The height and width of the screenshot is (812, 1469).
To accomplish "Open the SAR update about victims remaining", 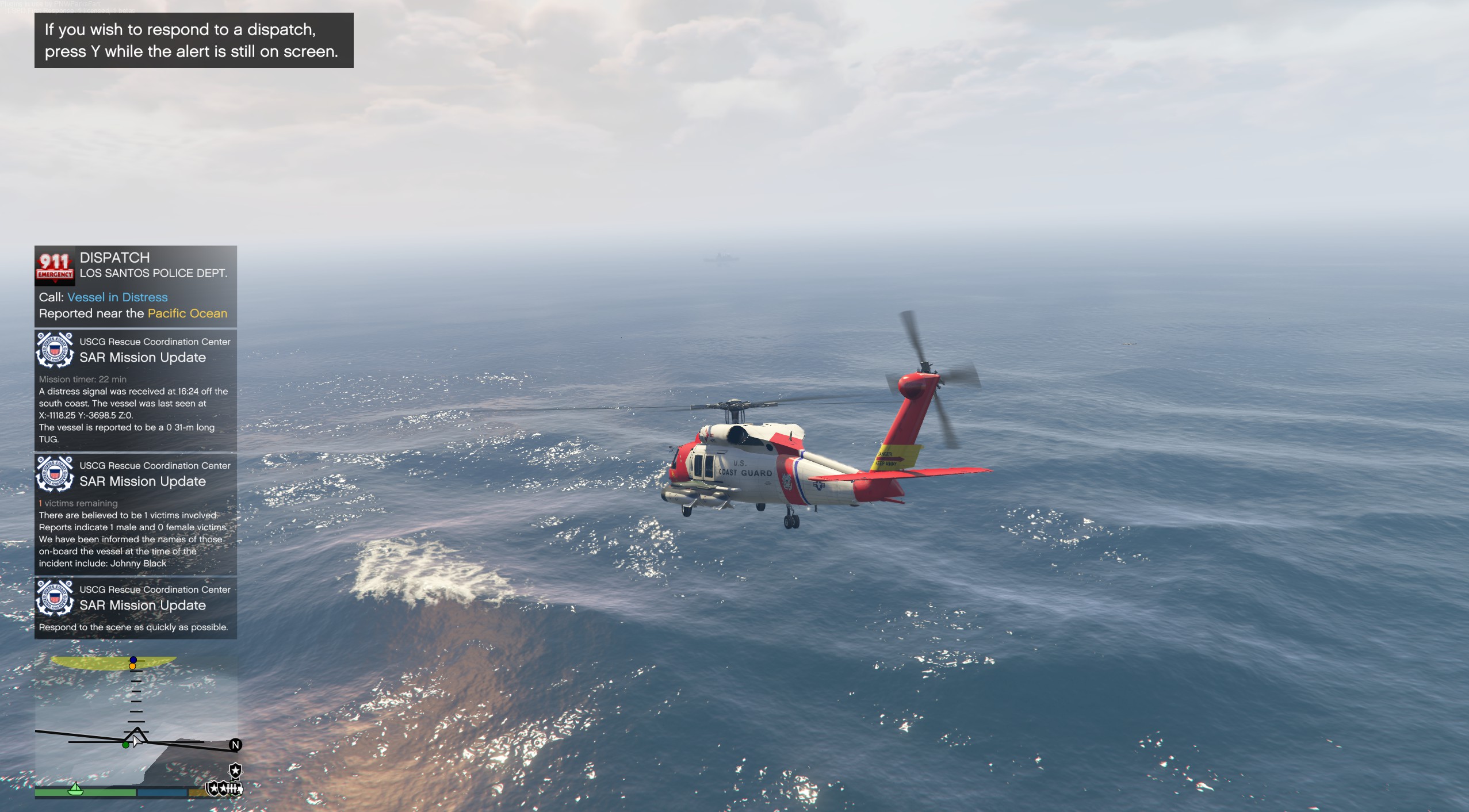I will click(135, 515).
